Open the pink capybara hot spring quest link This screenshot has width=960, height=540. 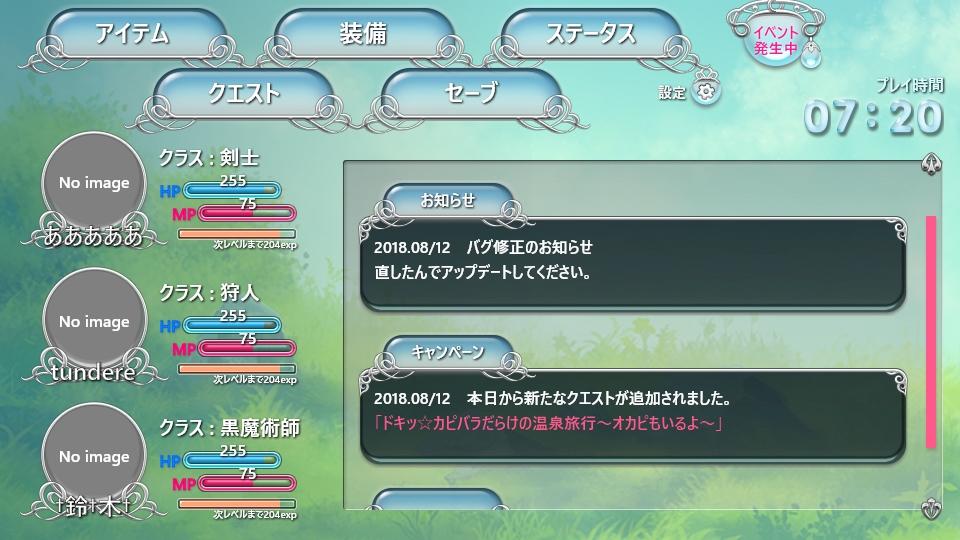tap(548, 423)
